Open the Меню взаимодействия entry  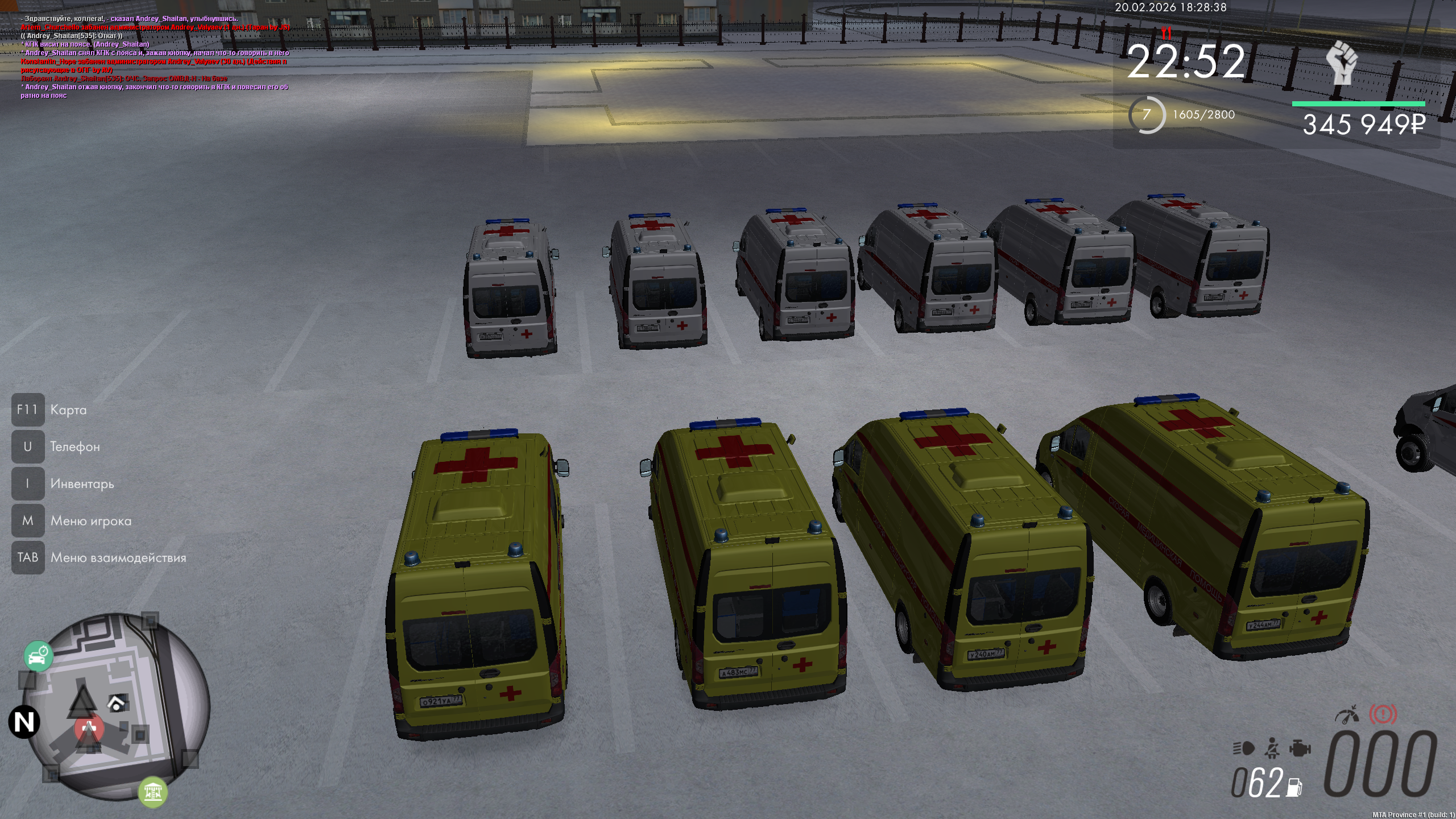[x=118, y=558]
